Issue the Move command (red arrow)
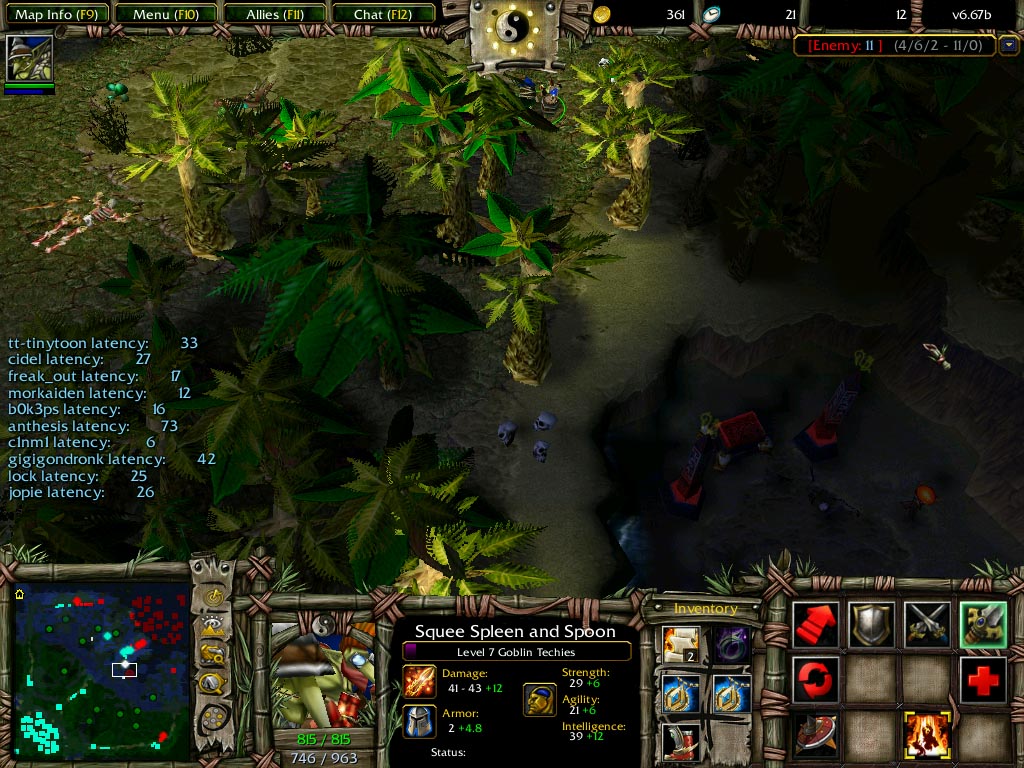The image size is (1024, 768). tap(816, 625)
